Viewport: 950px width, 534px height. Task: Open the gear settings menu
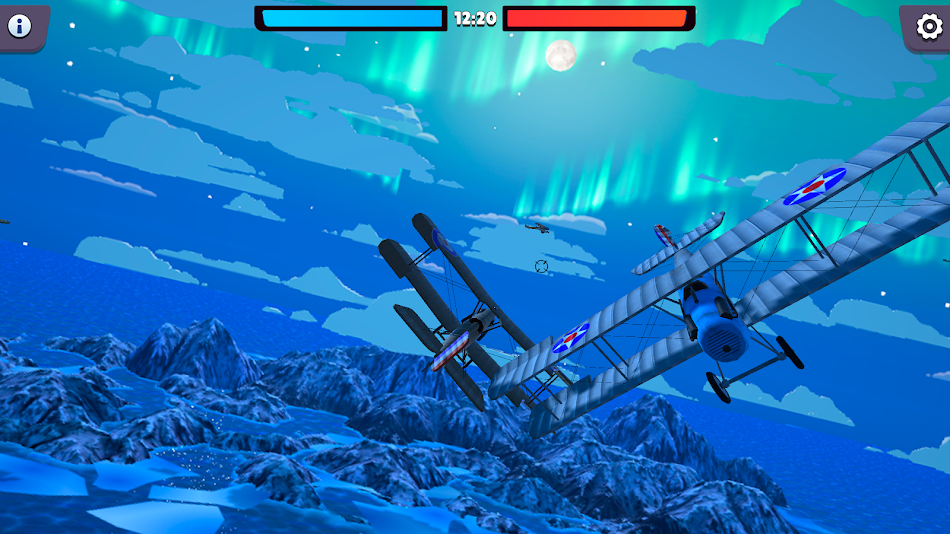[x=927, y=26]
